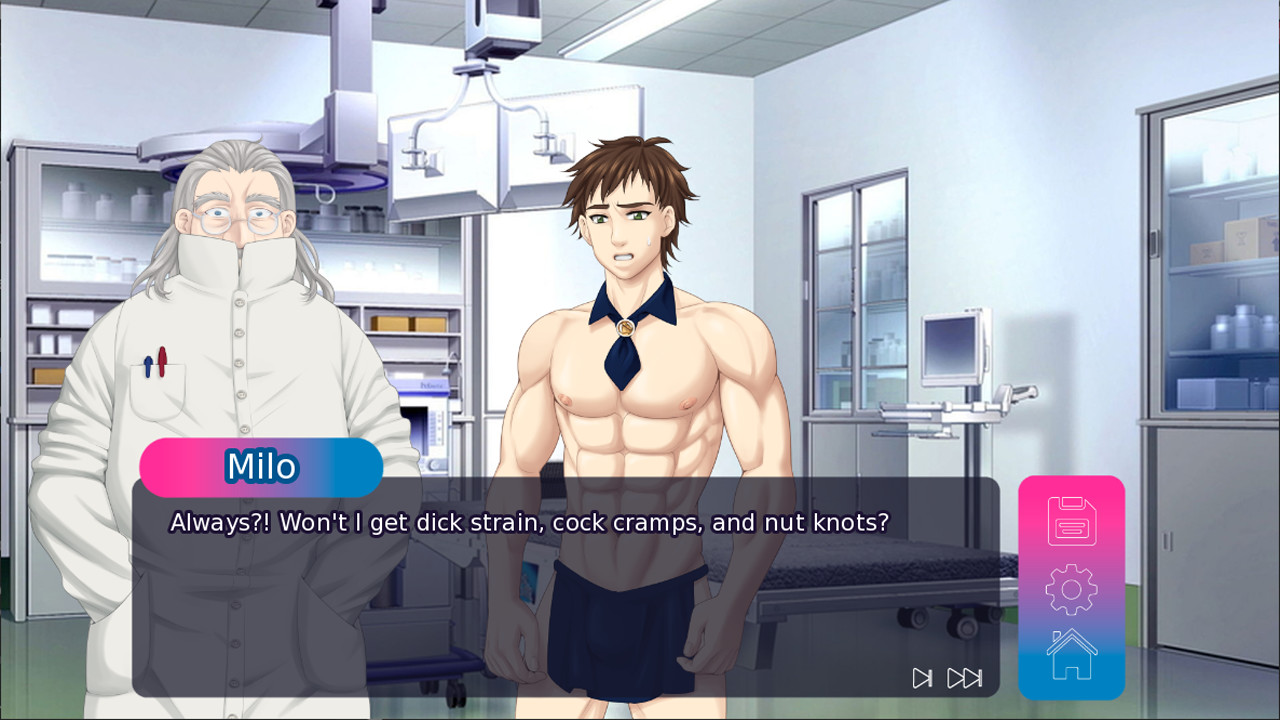Click the pink-blue gradient sidebar panel

pos(1071,589)
